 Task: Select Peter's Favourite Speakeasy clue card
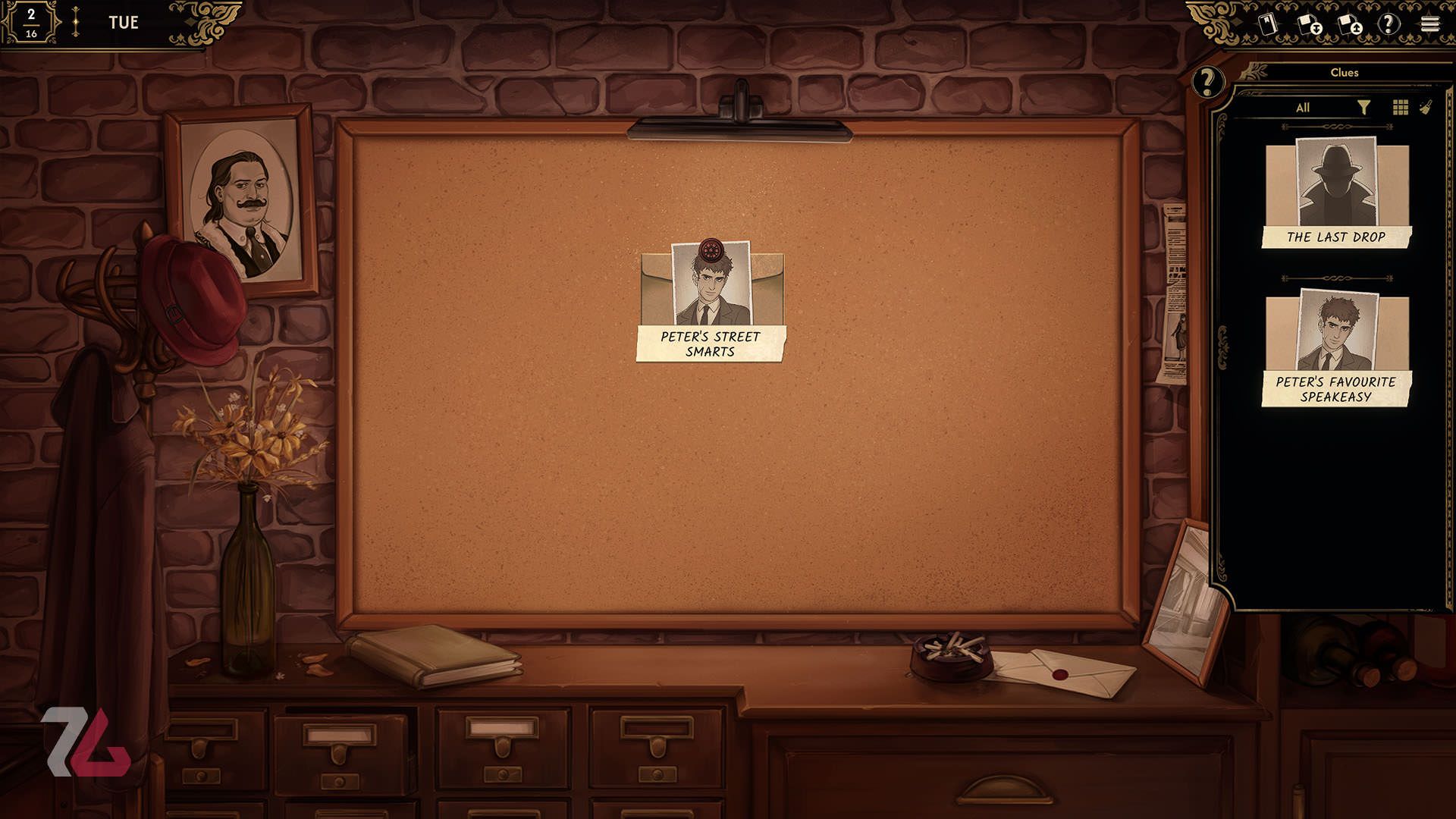point(1336,349)
